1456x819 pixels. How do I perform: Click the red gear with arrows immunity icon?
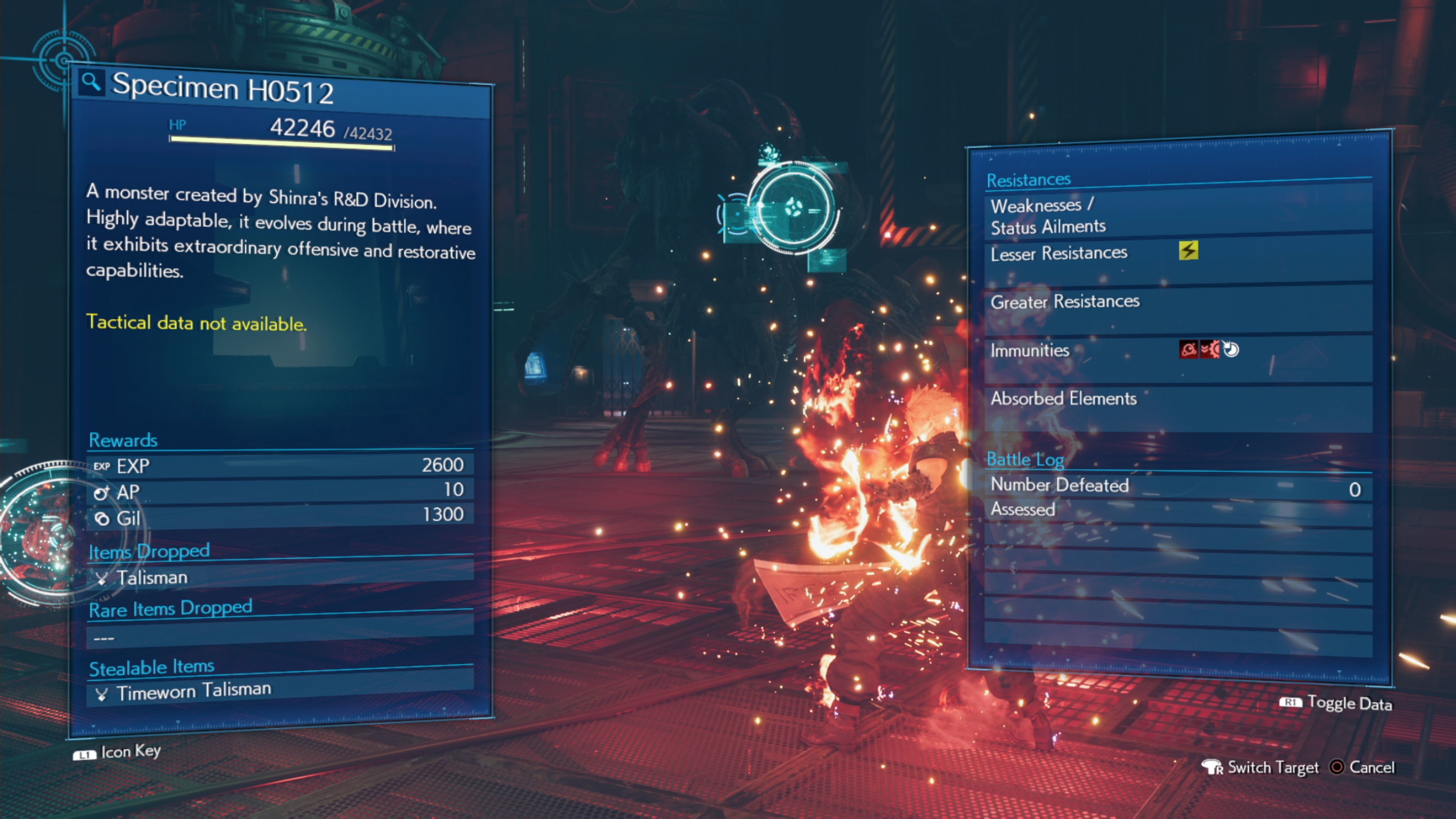[1210, 349]
